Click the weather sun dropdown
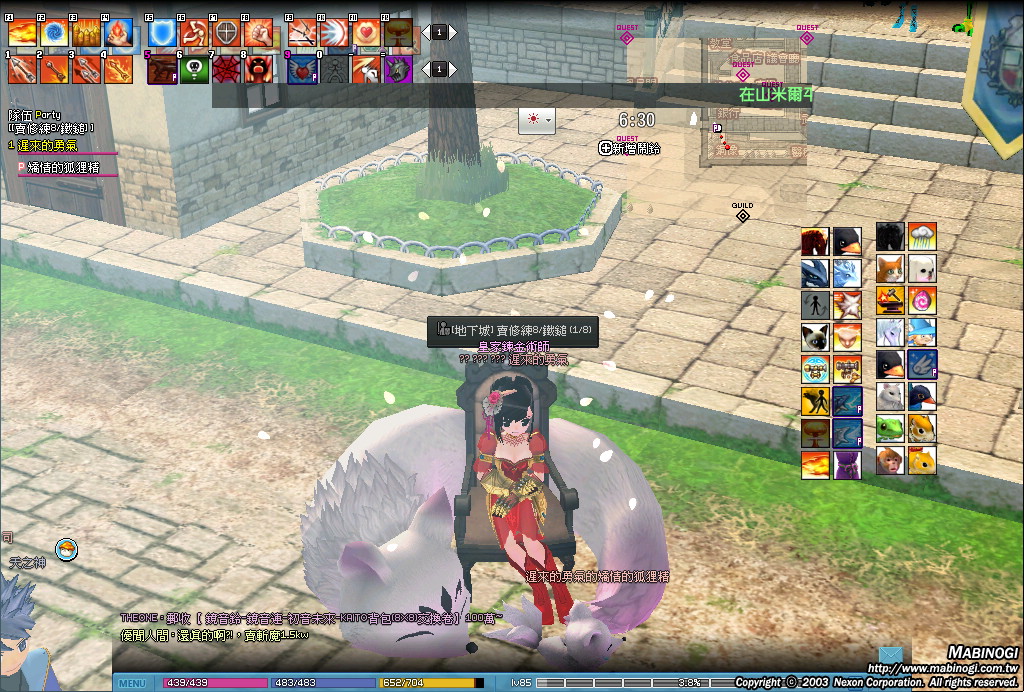This screenshot has height=692, width=1024. tap(536, 119)
